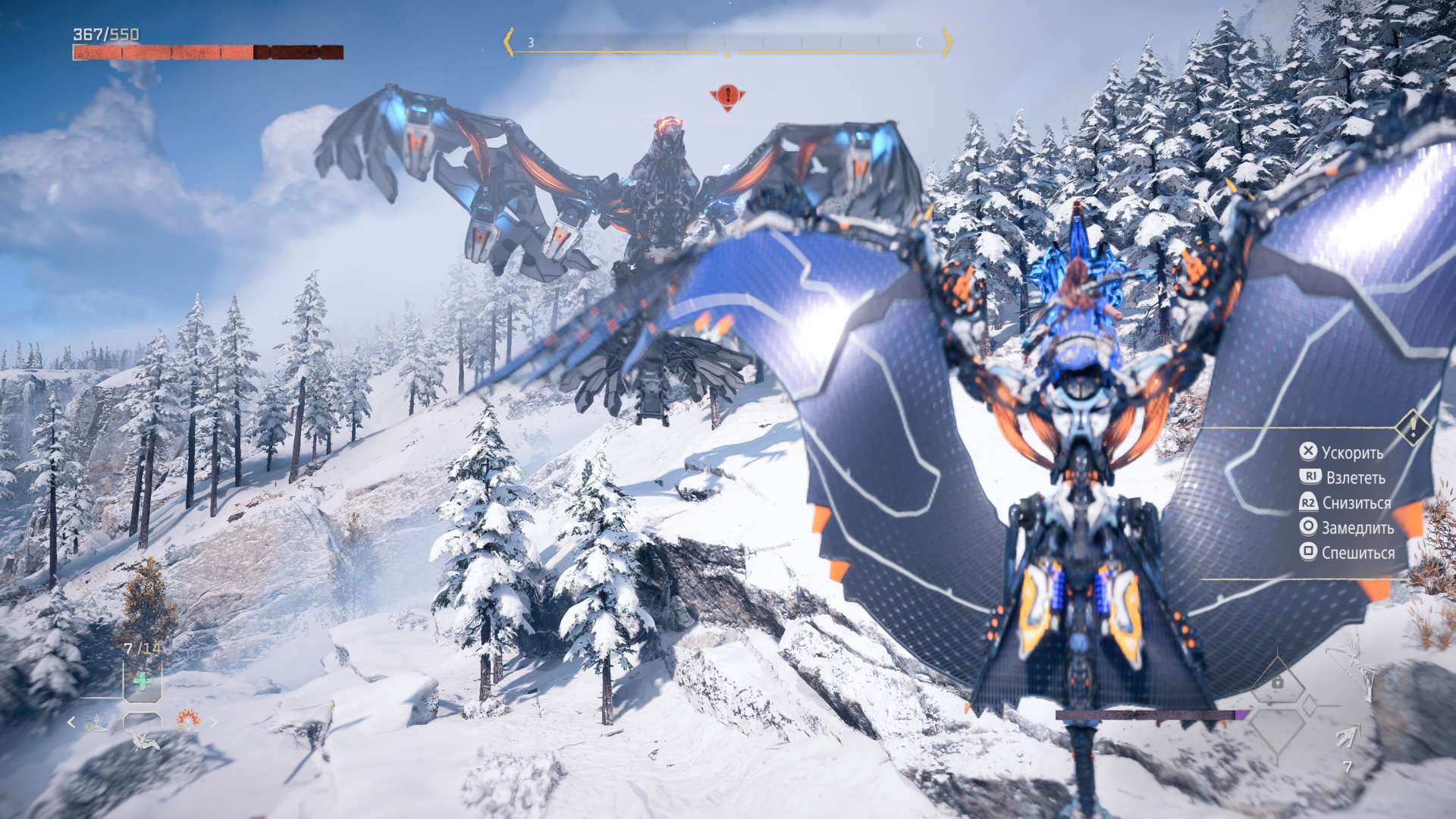Select the arrow ammo type icon
The width and height of the screenshot is (1456, 819).
pos(1347,736)
